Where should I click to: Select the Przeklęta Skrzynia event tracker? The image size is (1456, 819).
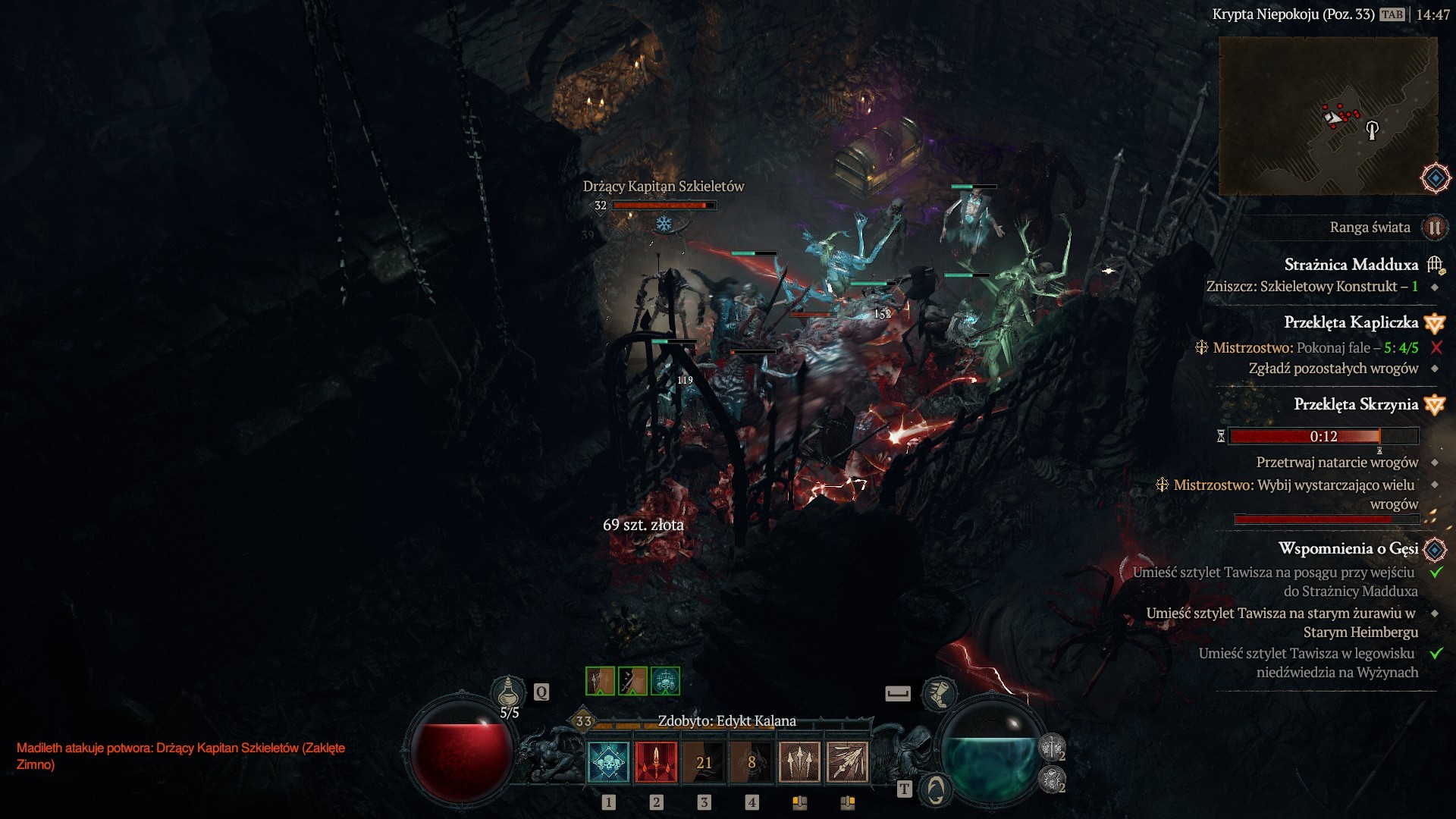1355,404
